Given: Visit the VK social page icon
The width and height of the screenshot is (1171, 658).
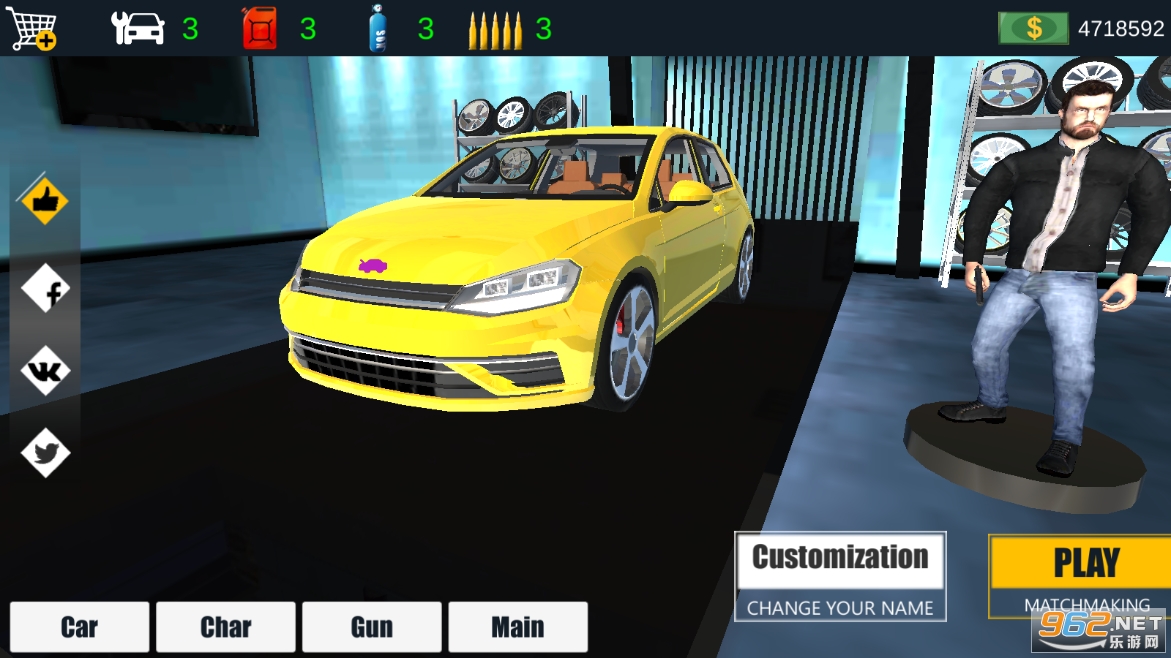Looking at the screenshot, I should (46, 372).
